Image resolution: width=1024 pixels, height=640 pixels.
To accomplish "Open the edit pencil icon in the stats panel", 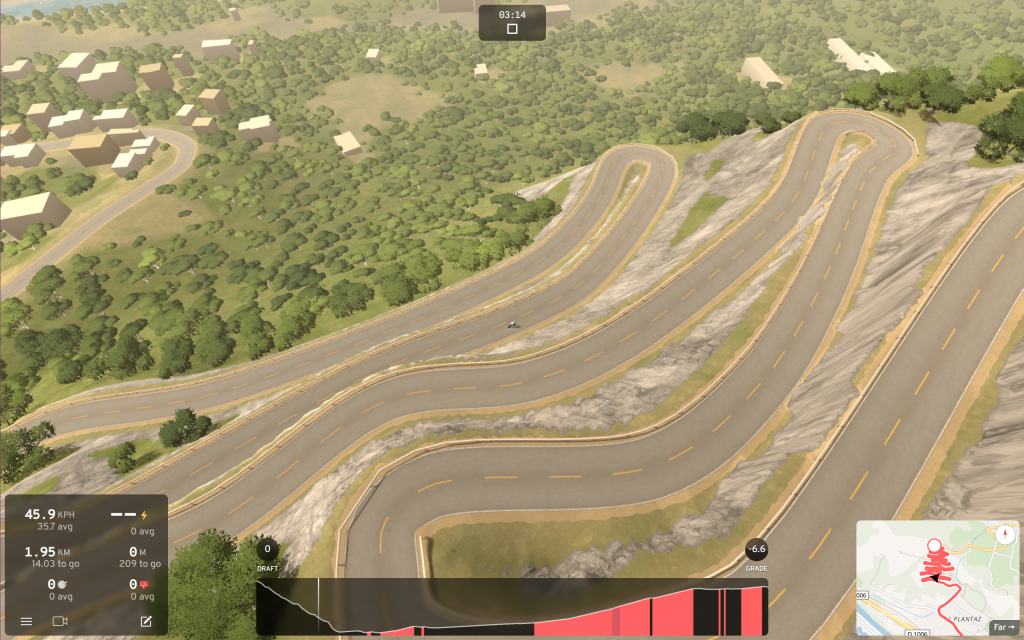I will click(x=146, y=621).
